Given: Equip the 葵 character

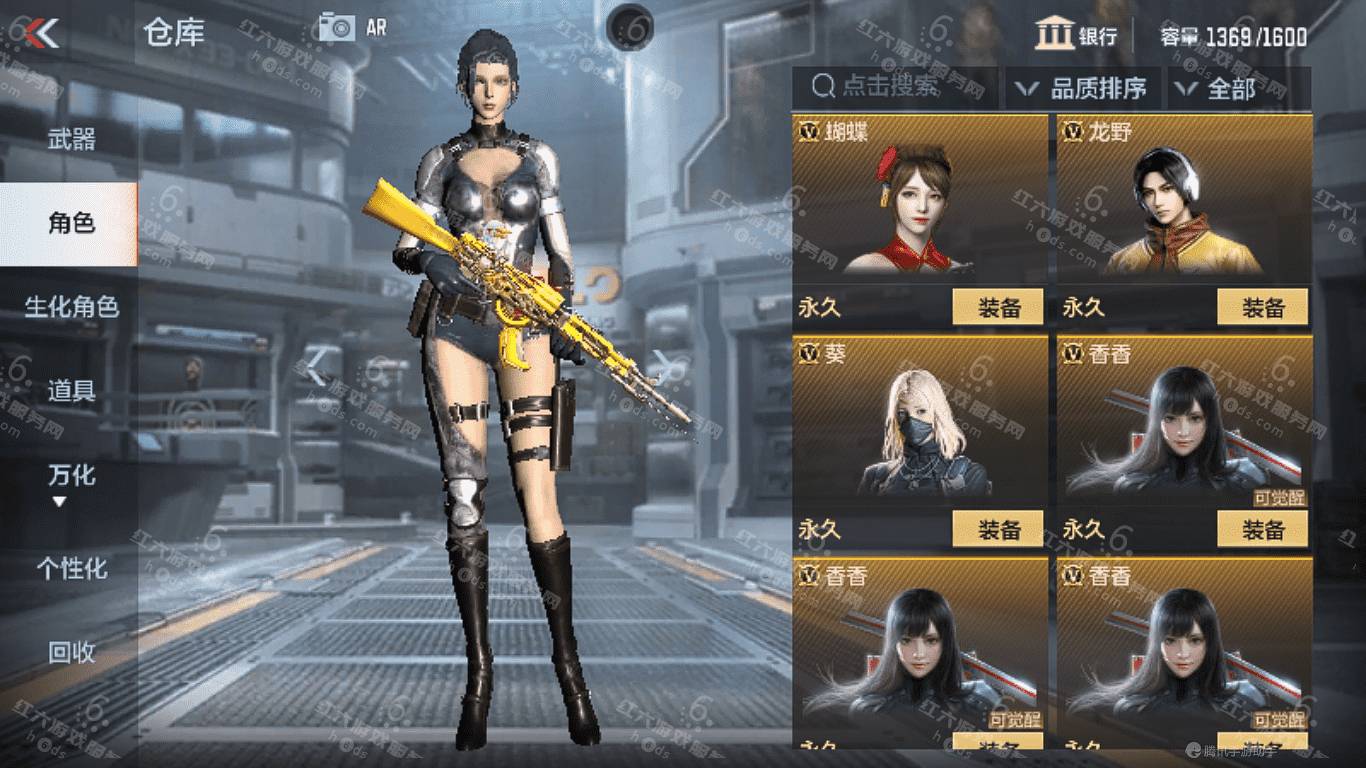Looking at the screenshot, I should click(x=997, y=530).
